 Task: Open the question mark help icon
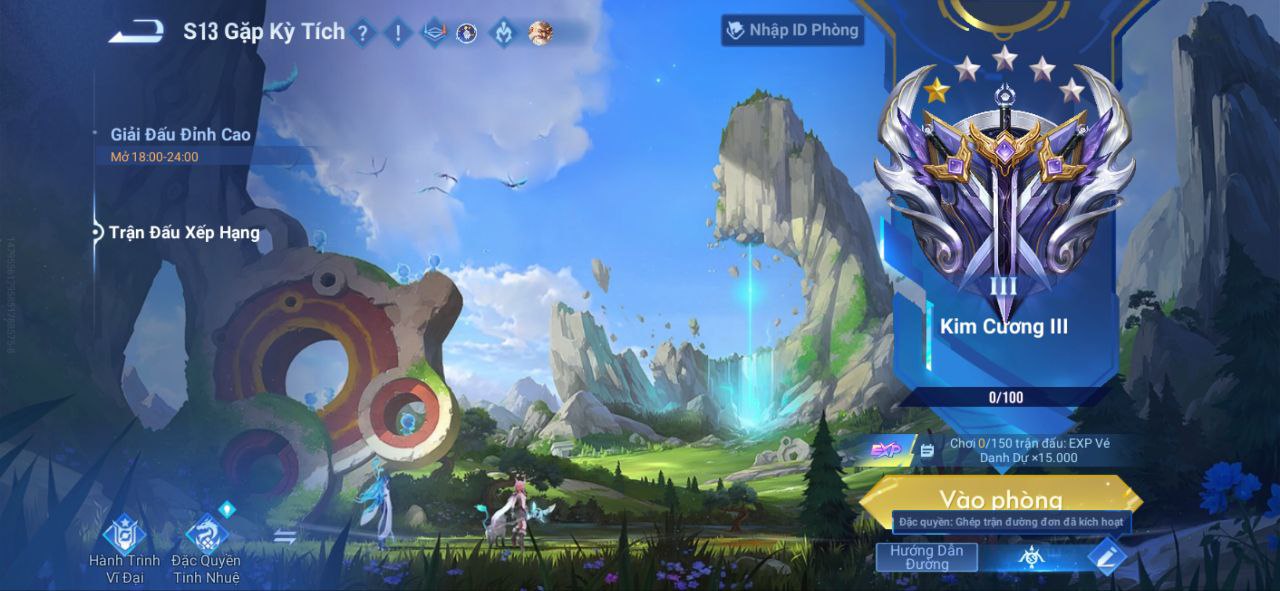(x=363, y=34)
